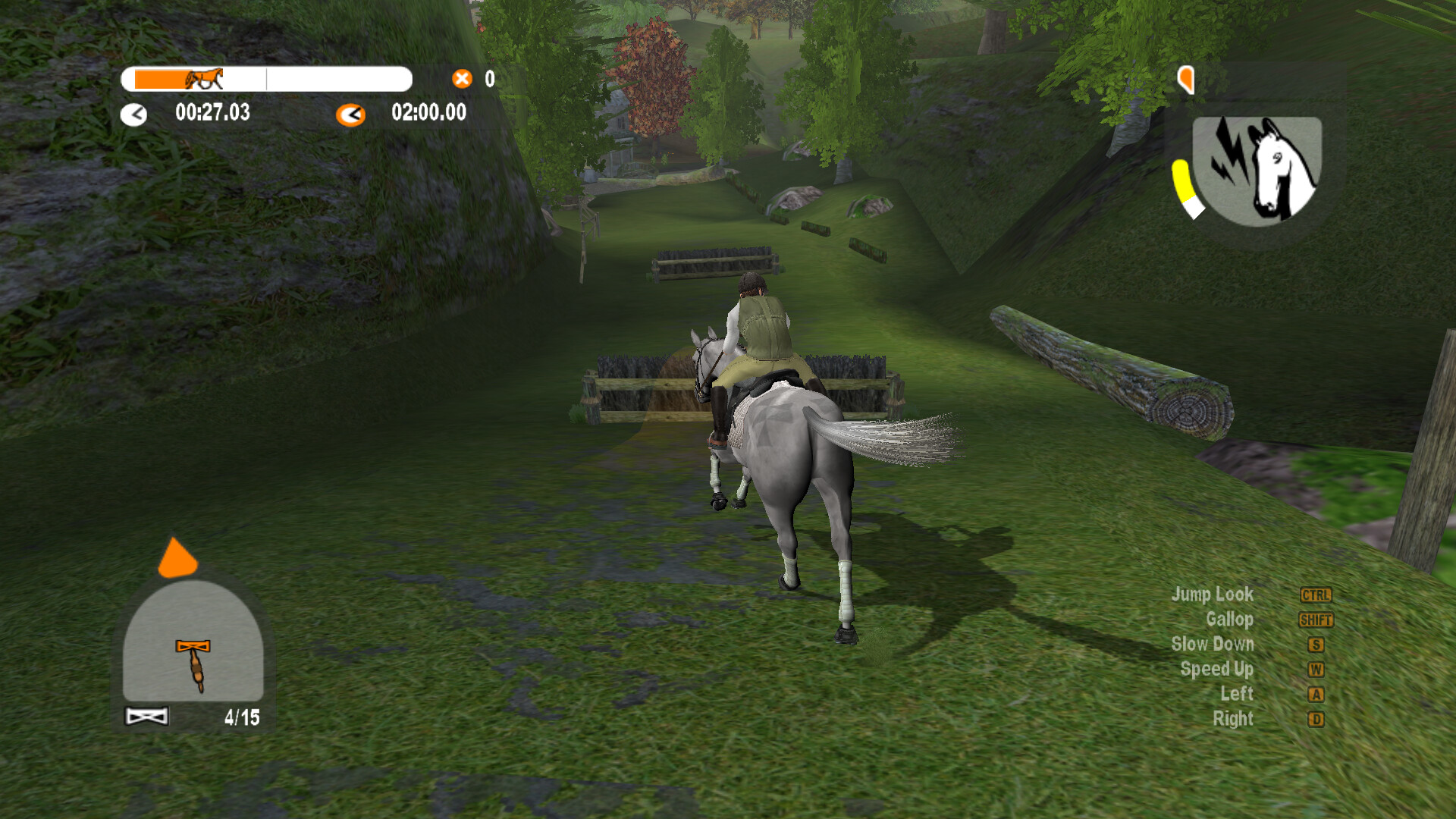Click the A key badge beside Left
The image size is (1456, 819).
click(1316, 694)
